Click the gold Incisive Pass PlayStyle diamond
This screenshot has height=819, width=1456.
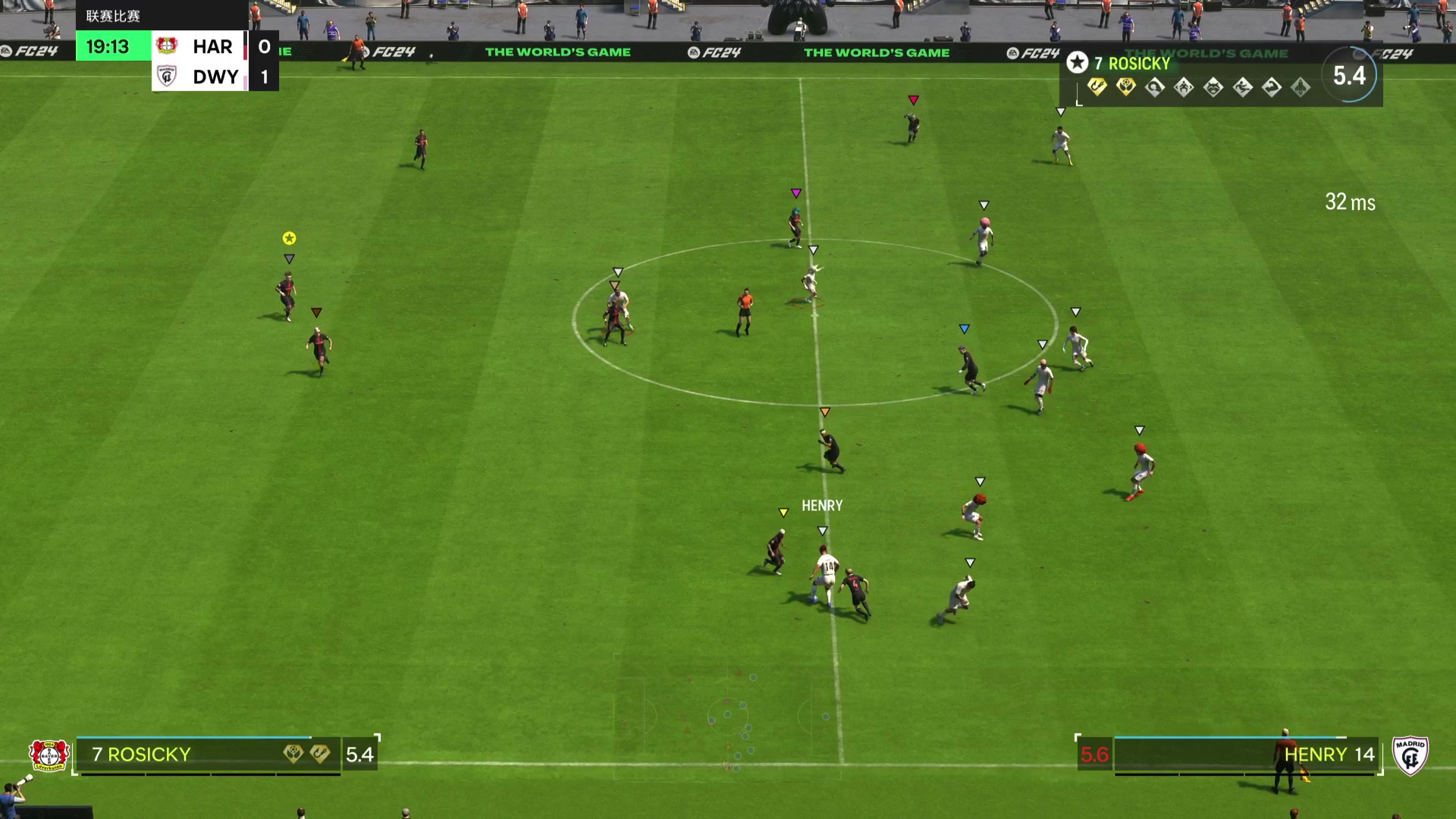pyautogui.click(x=1126, y=88)
